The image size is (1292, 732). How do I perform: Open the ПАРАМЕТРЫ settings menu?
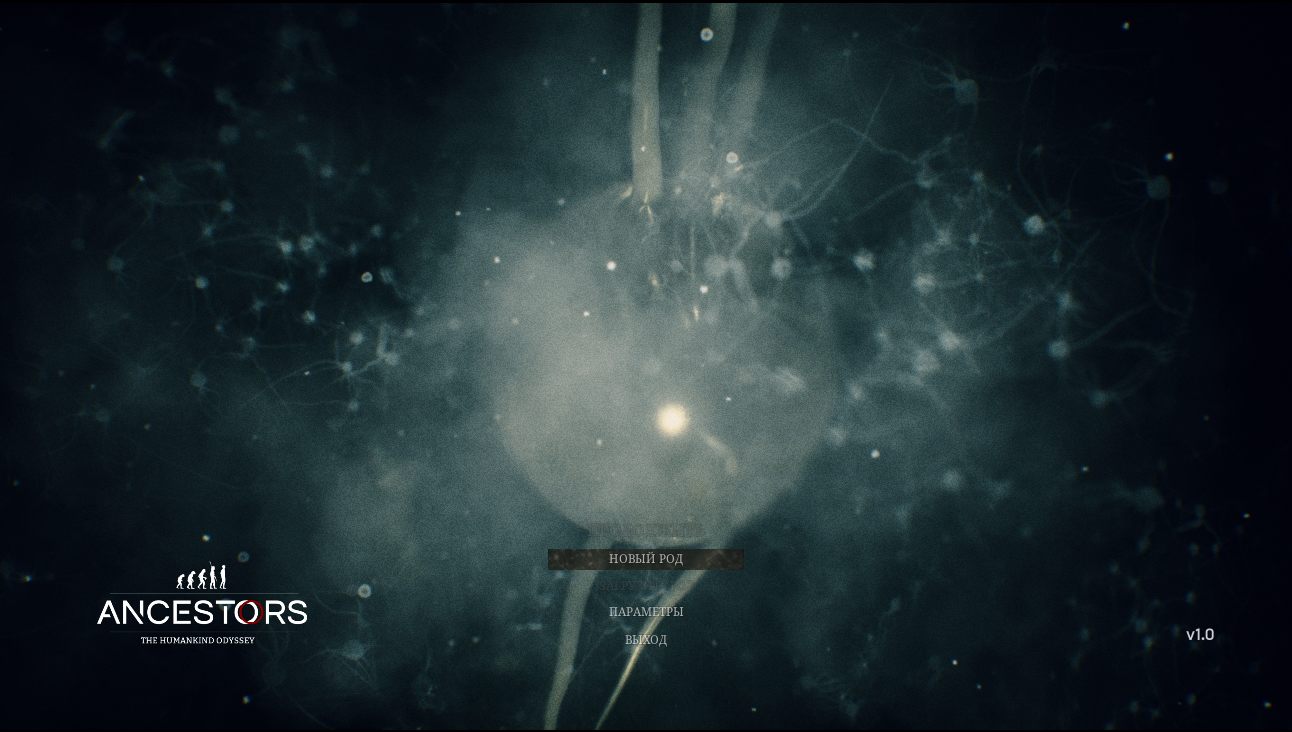click(x=646, y=612)
